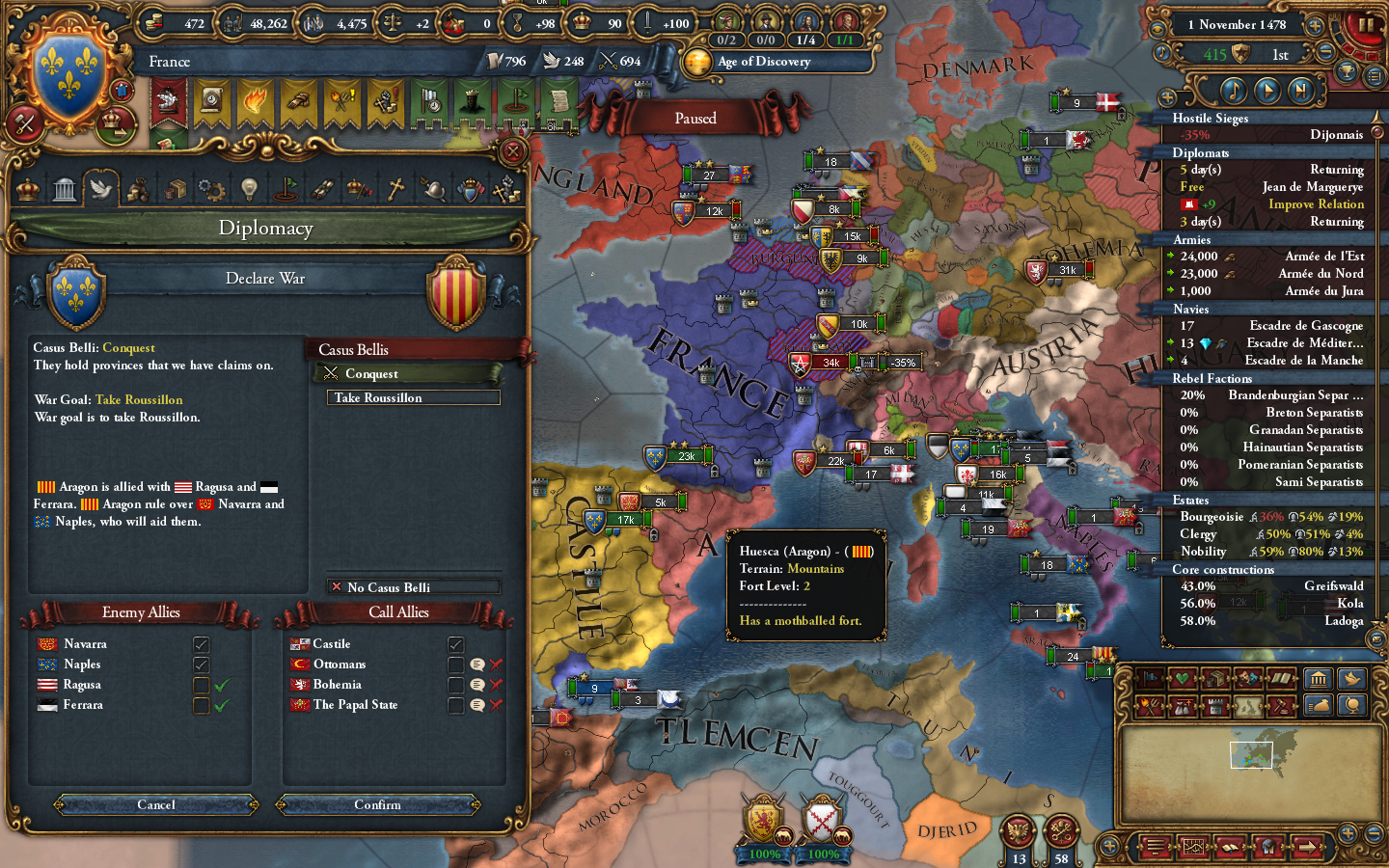1389x868 pixels.
Task: Open the Trade panel crate icon
Action: (176, 188)
